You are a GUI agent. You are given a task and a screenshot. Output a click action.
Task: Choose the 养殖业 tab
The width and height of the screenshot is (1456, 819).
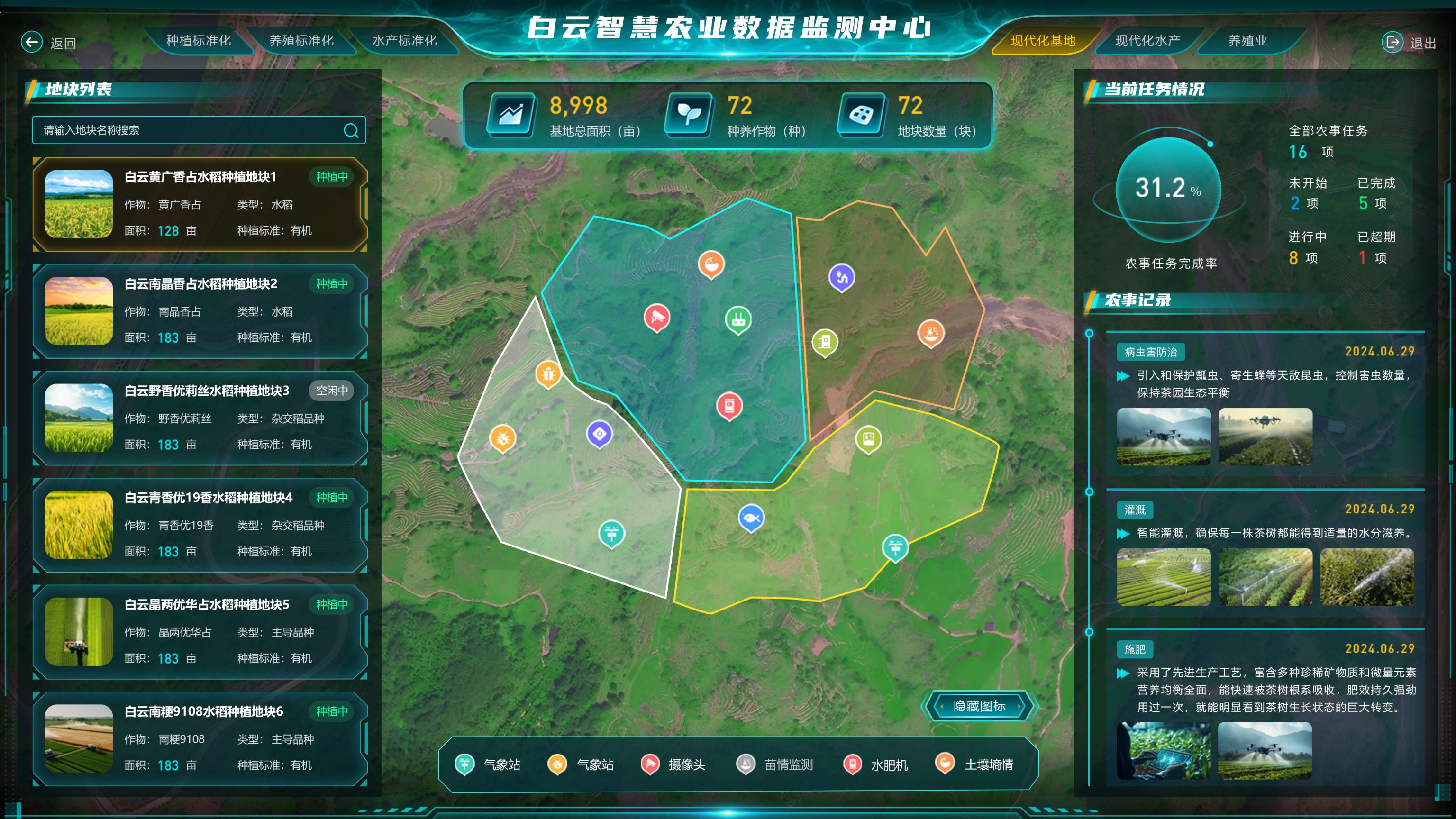(x=1247, y=41)
